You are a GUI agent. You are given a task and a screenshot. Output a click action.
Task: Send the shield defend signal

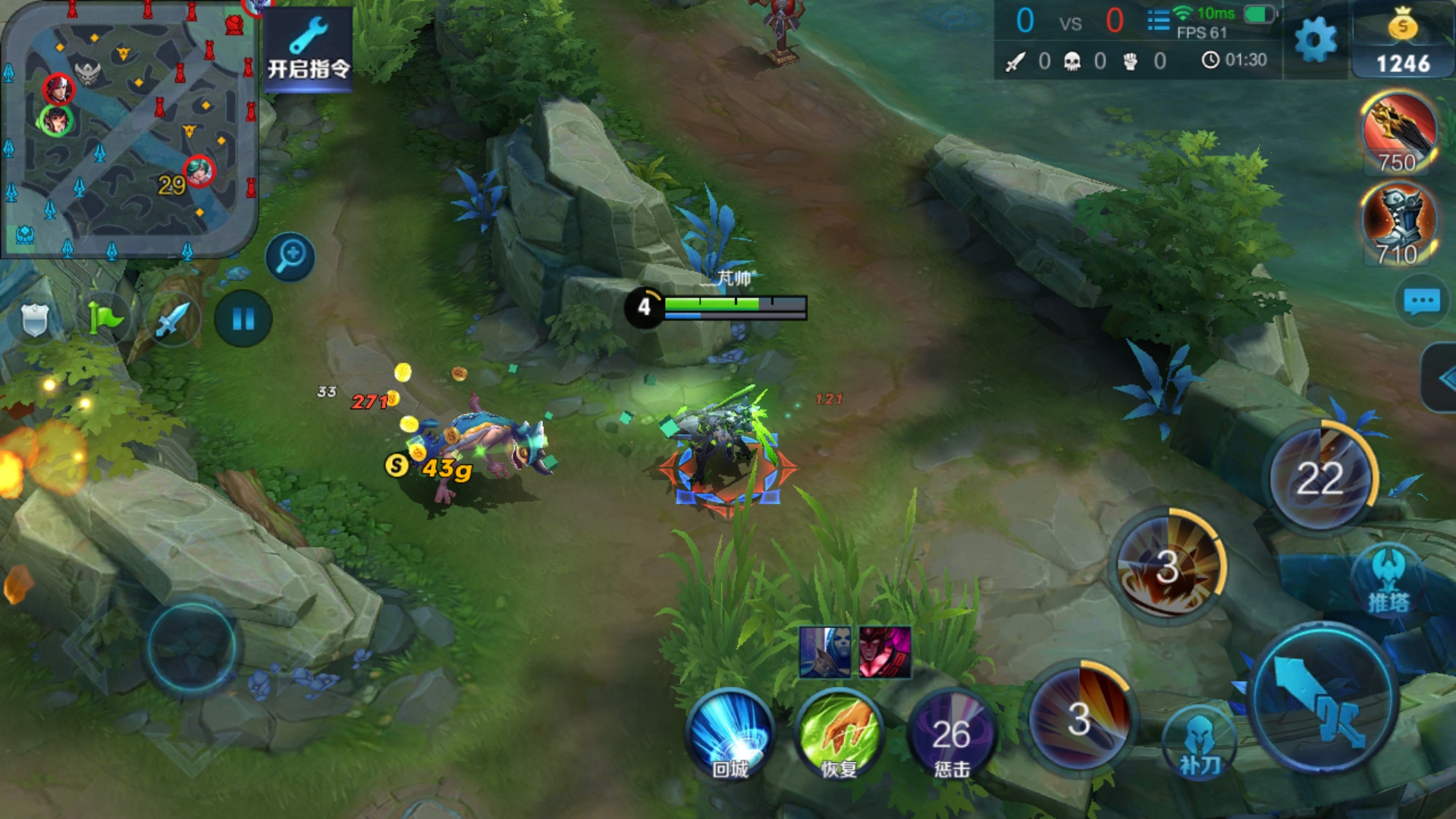coord(35,319)
